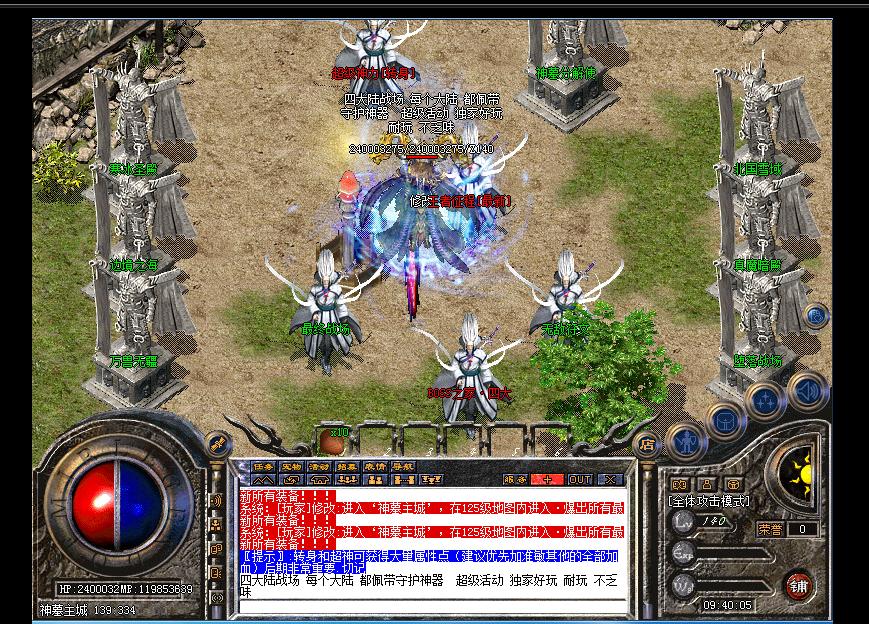This screenshot has width=869, height=624.
Task: Open the 导航 navigation tab
Action: (402, 466)
